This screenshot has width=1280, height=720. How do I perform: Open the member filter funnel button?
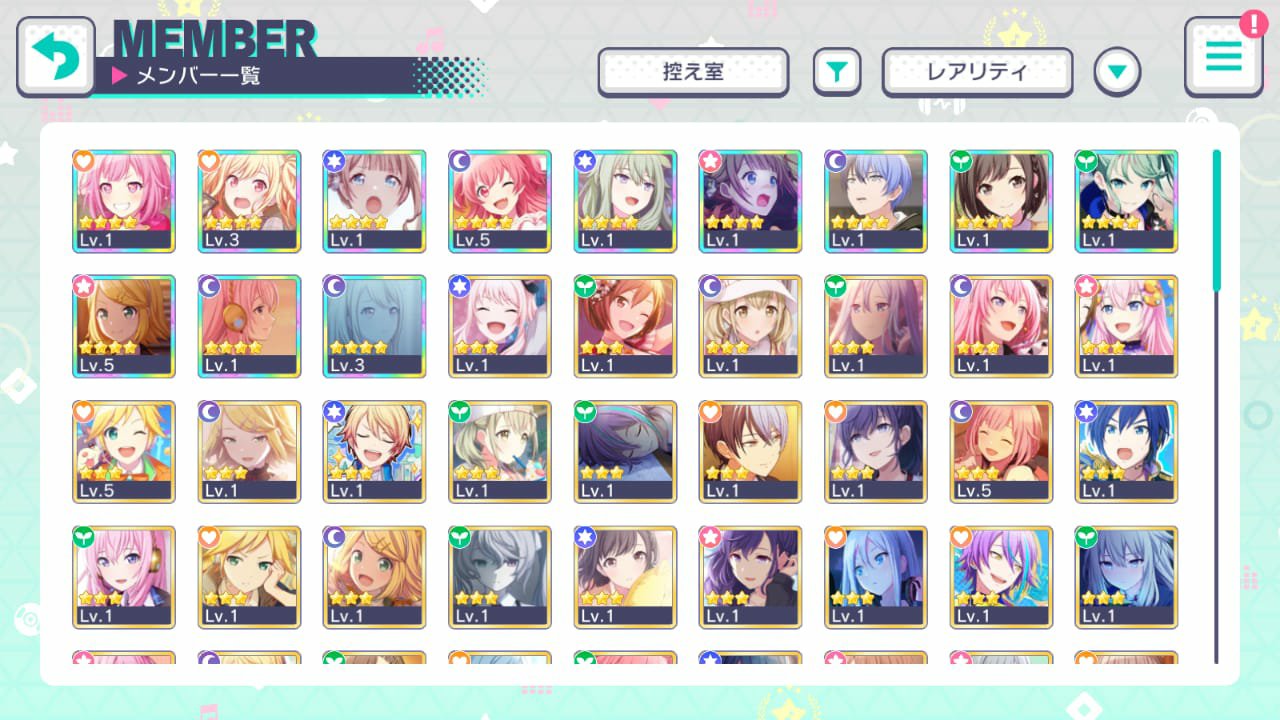(837, 72)
